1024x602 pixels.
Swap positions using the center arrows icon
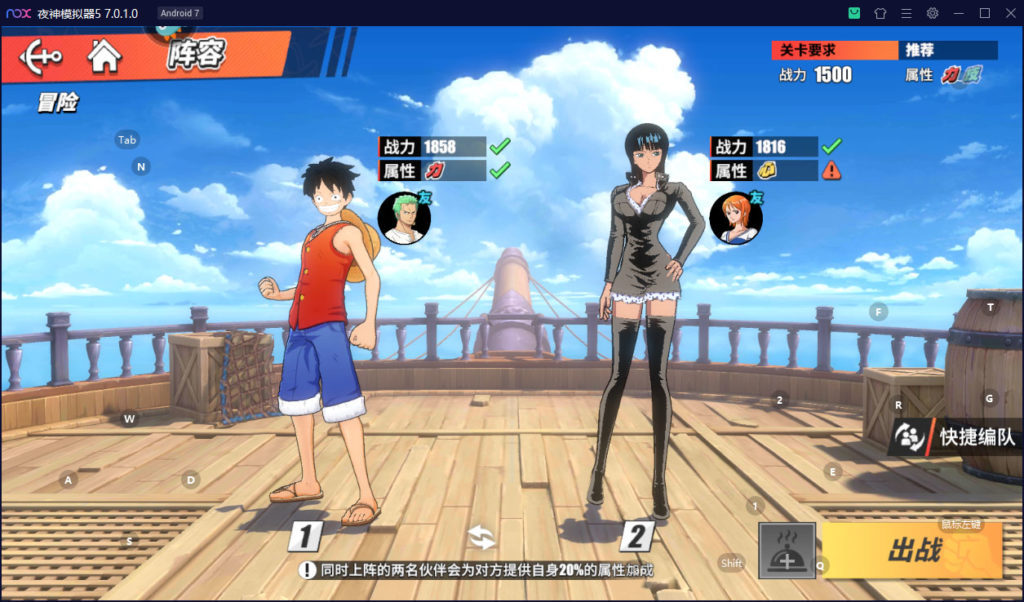(481, 537)
